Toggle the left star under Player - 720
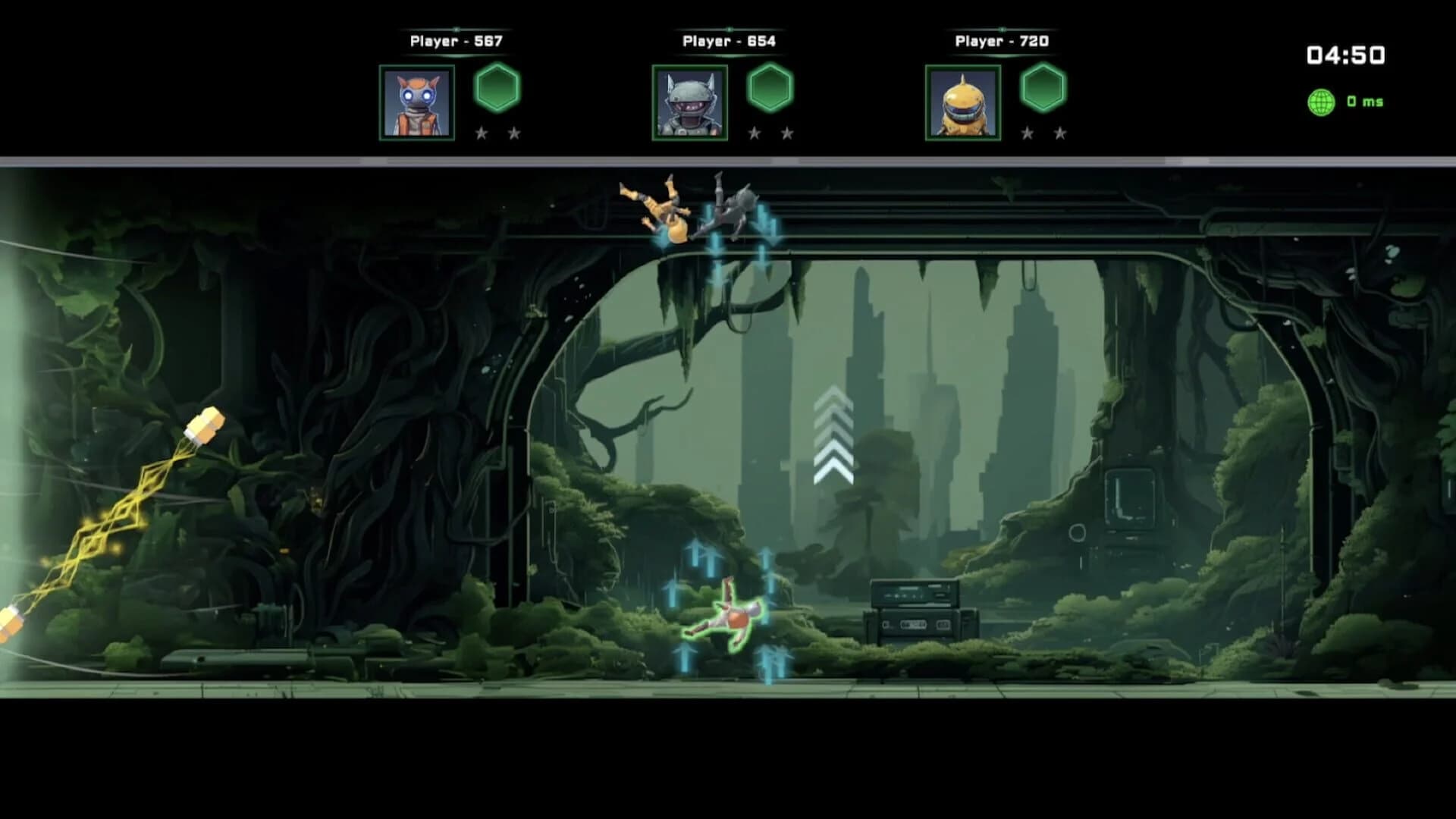The height and width of the screenshot is (819, 1456). pos(1029,133)
